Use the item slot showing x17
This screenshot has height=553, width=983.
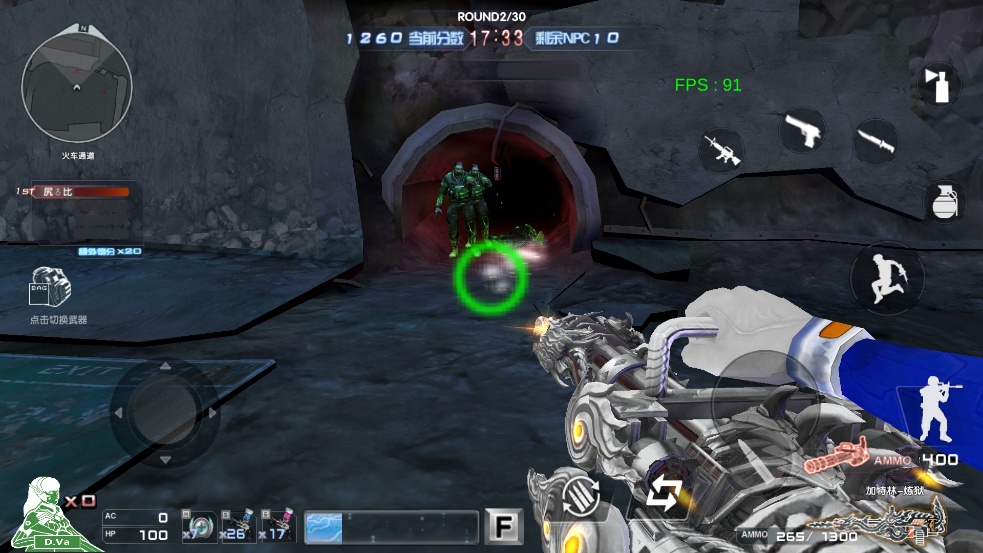(276, 526)
